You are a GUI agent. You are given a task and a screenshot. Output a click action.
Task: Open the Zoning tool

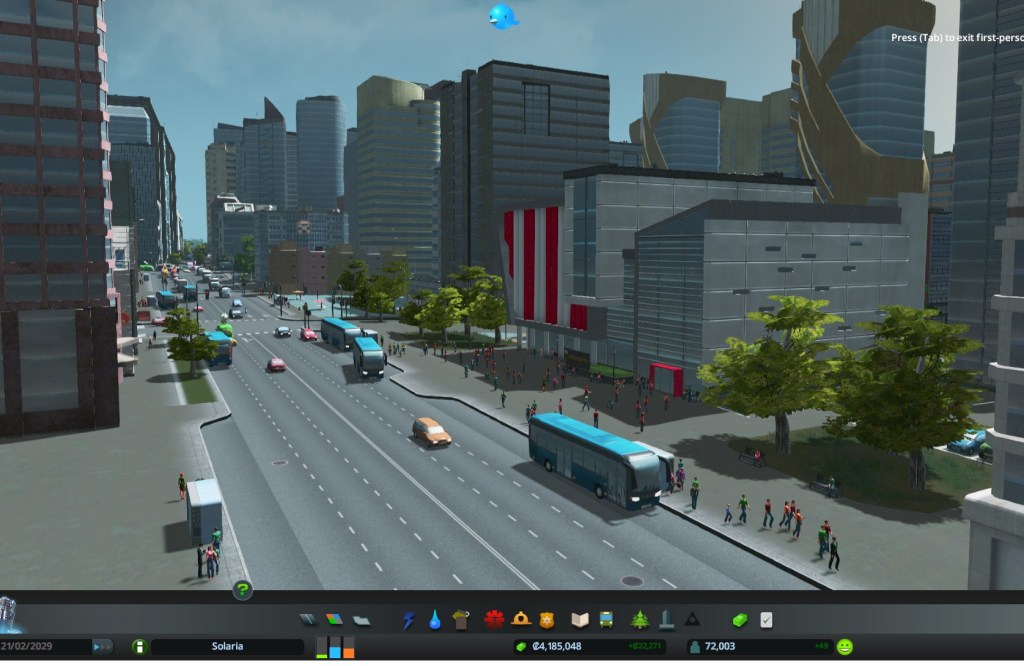point(334,620)
